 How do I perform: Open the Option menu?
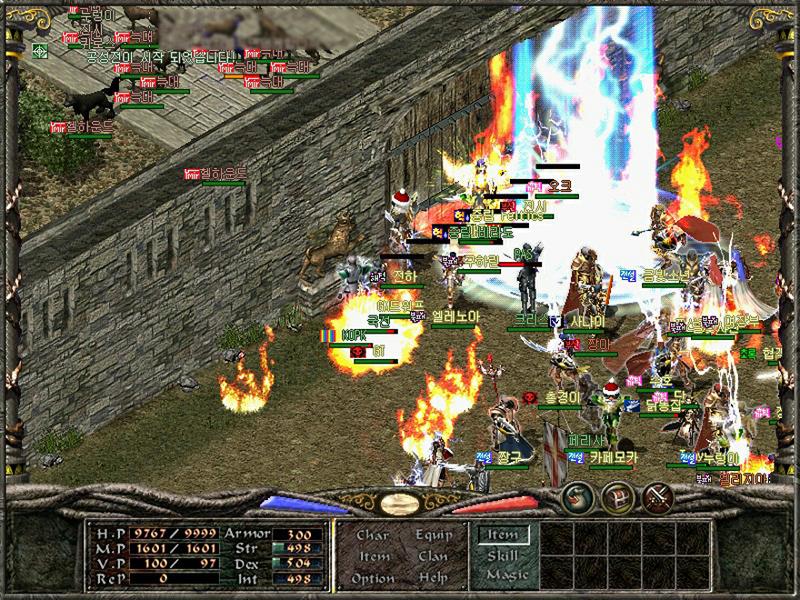click(x=373, y=579)
